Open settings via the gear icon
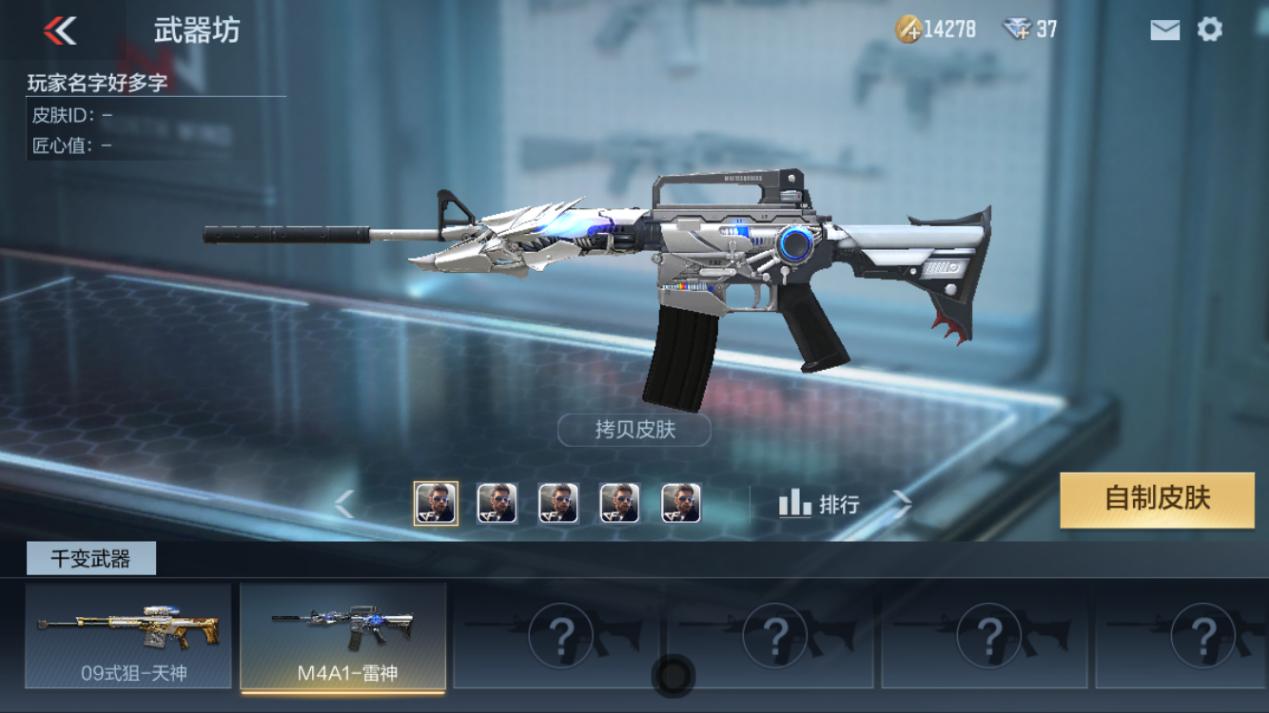Screen dimensions: 1269x713 pos(1210,30)
